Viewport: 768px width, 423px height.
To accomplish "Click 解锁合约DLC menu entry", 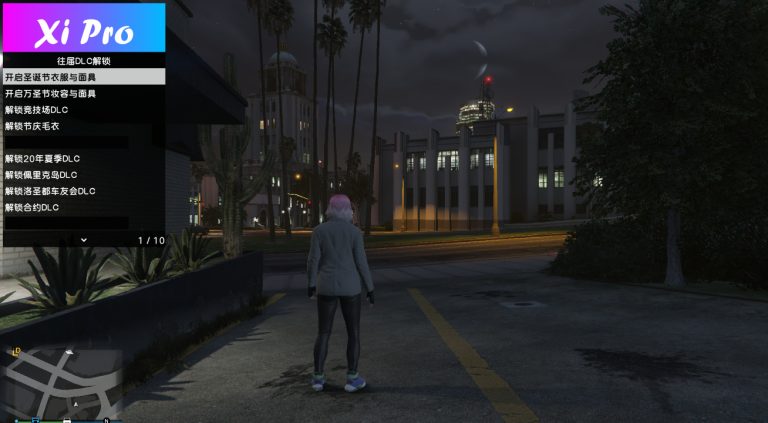I will (x=82, y=207).
